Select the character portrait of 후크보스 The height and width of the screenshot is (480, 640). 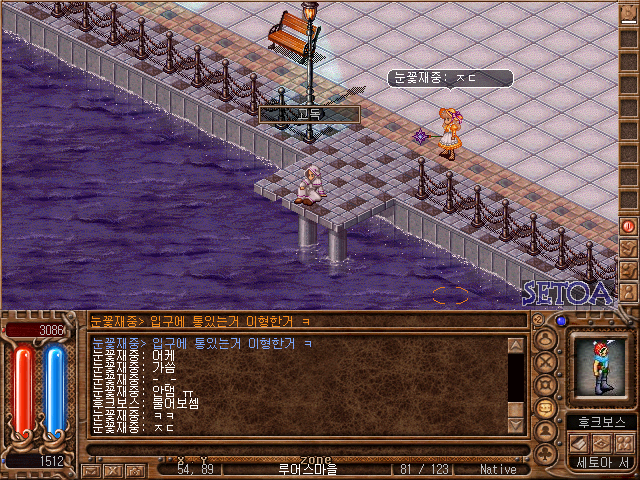tap(600, 369)
